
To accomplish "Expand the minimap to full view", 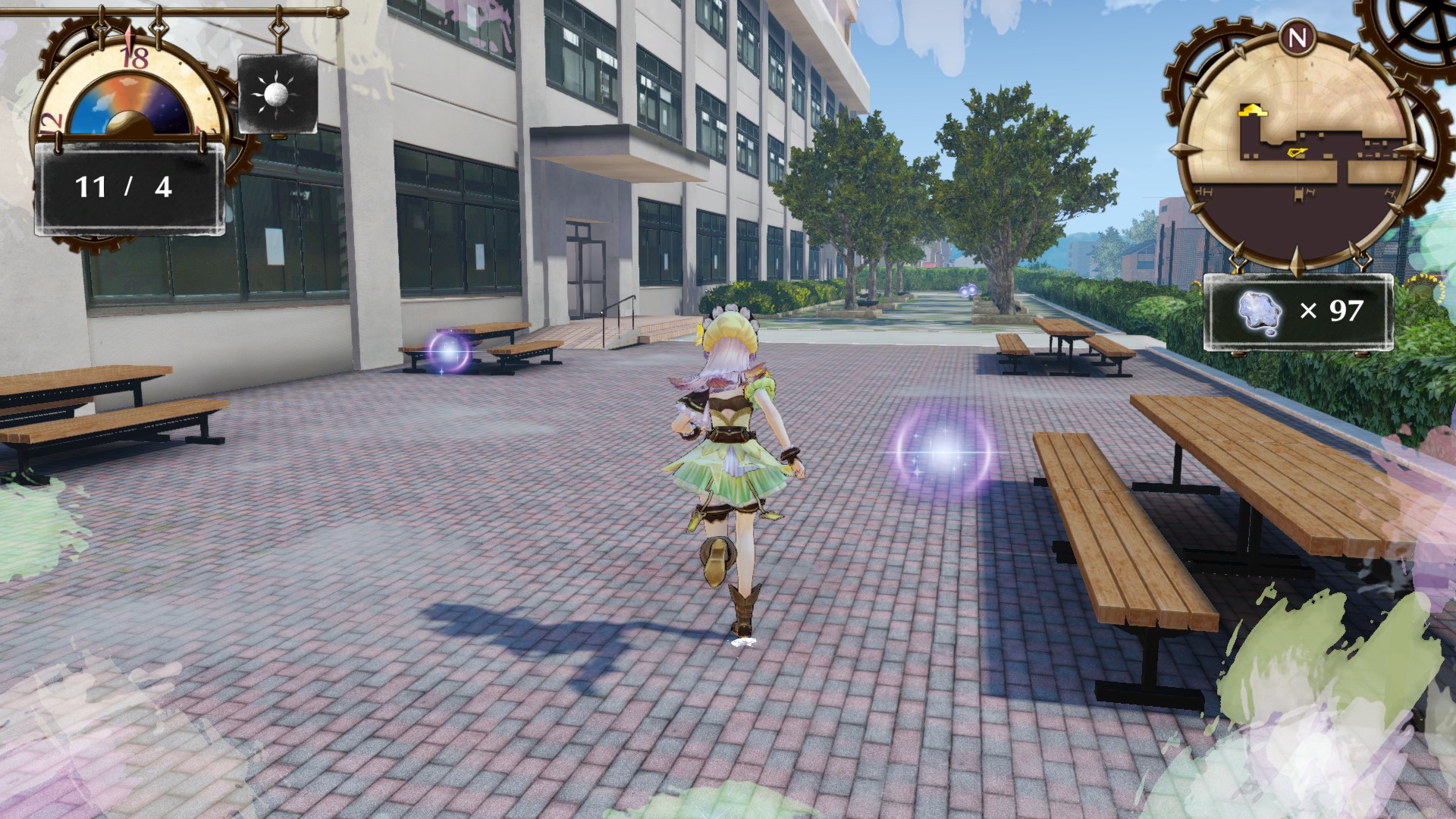I will 1298,144.
